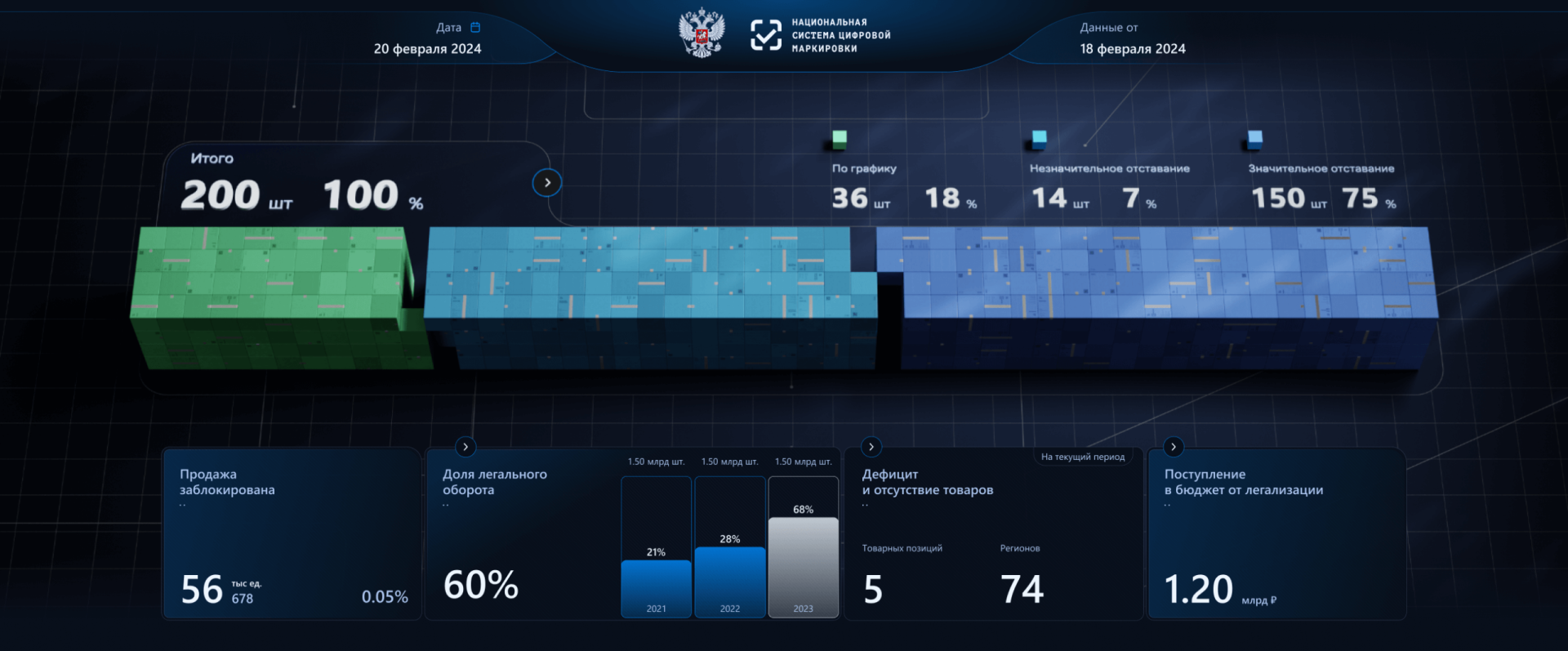Expand the "Доля легального оборота" card chevron
The width and height of the screenshot is (1568, 651).
point(465,447)
